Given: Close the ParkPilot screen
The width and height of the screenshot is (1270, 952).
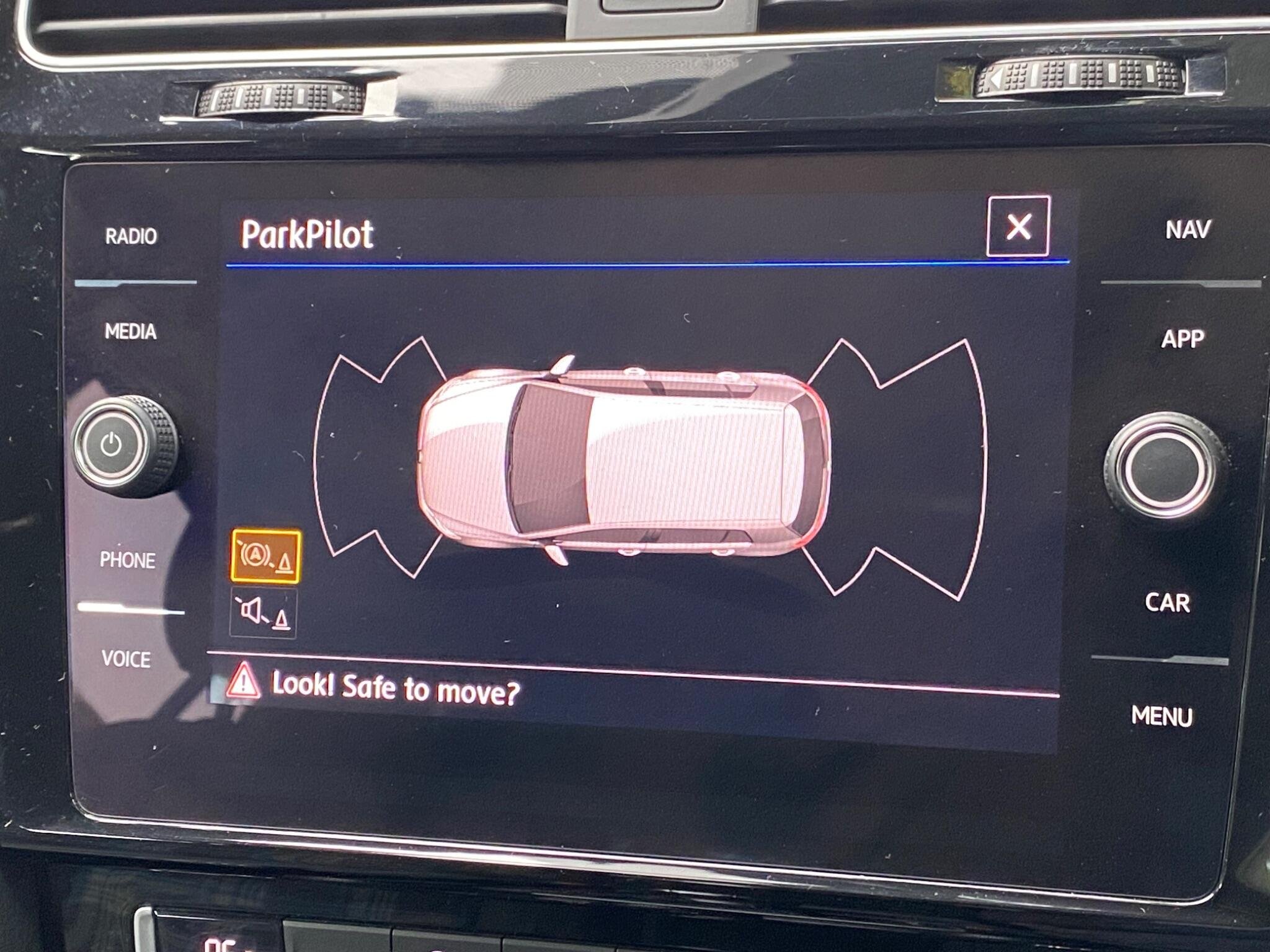Looking at the screenshot, I should pyautogui.click(x=1018, y=226).
